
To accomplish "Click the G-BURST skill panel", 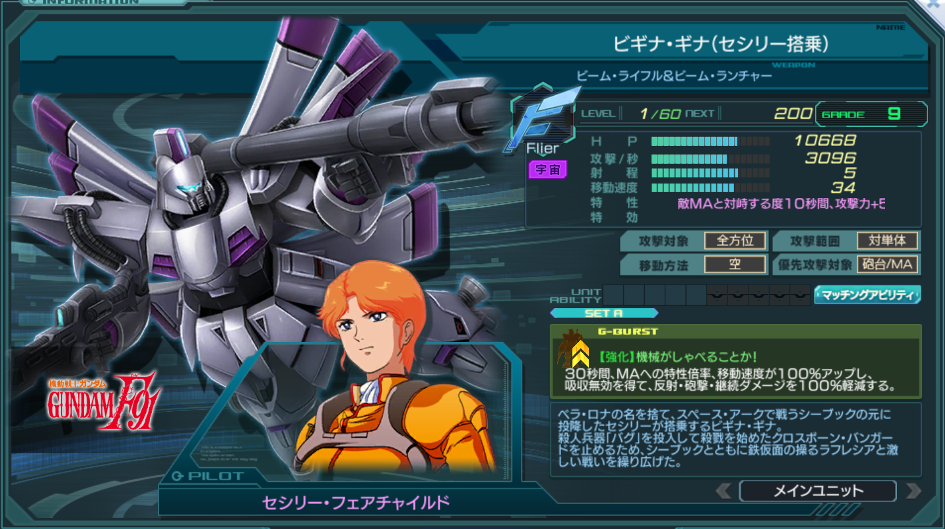I will tap(735, 360).
